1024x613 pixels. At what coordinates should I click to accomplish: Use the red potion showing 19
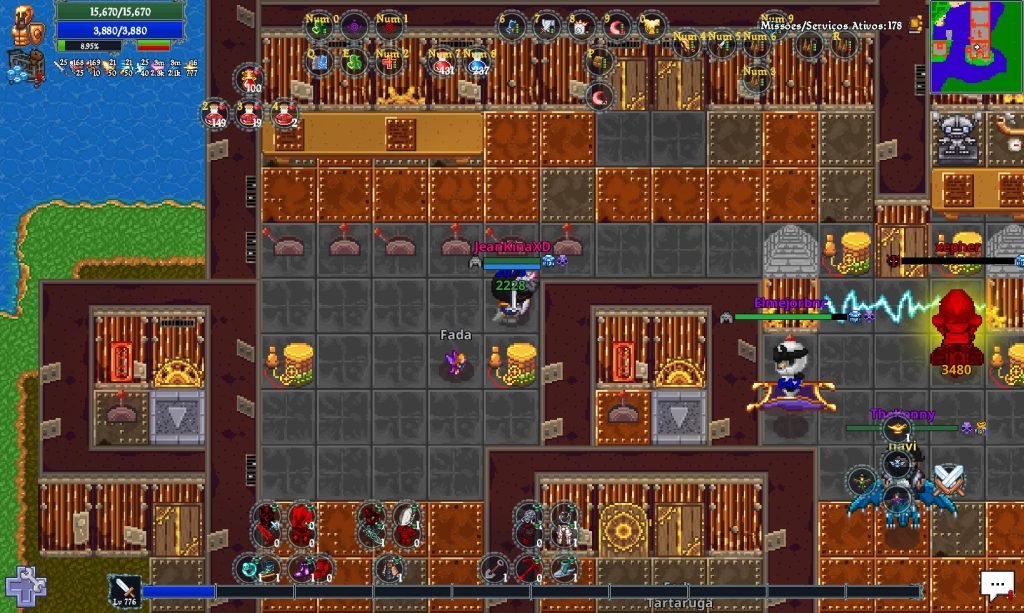click(250, 112)
